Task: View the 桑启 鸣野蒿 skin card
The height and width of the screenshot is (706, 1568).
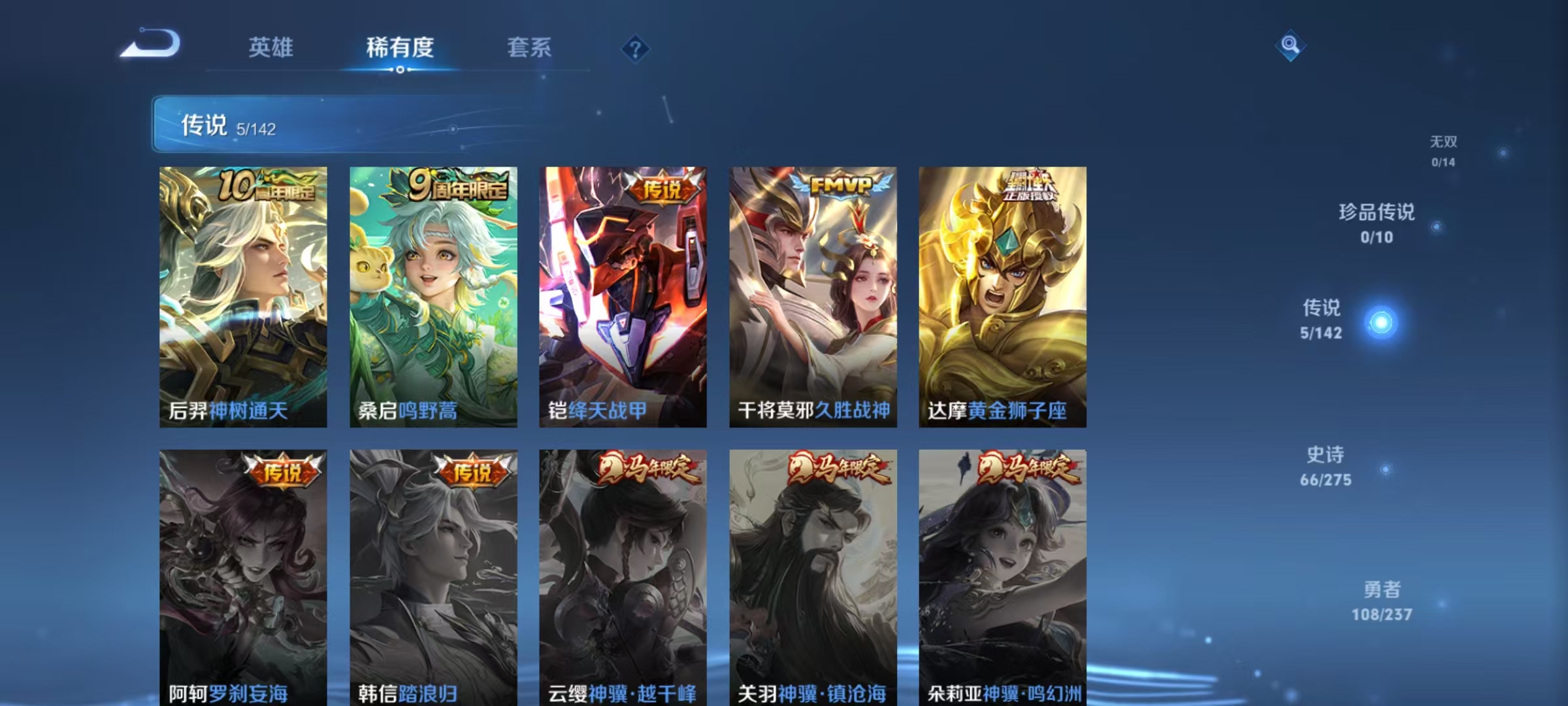Action: [x=433, y=294]
